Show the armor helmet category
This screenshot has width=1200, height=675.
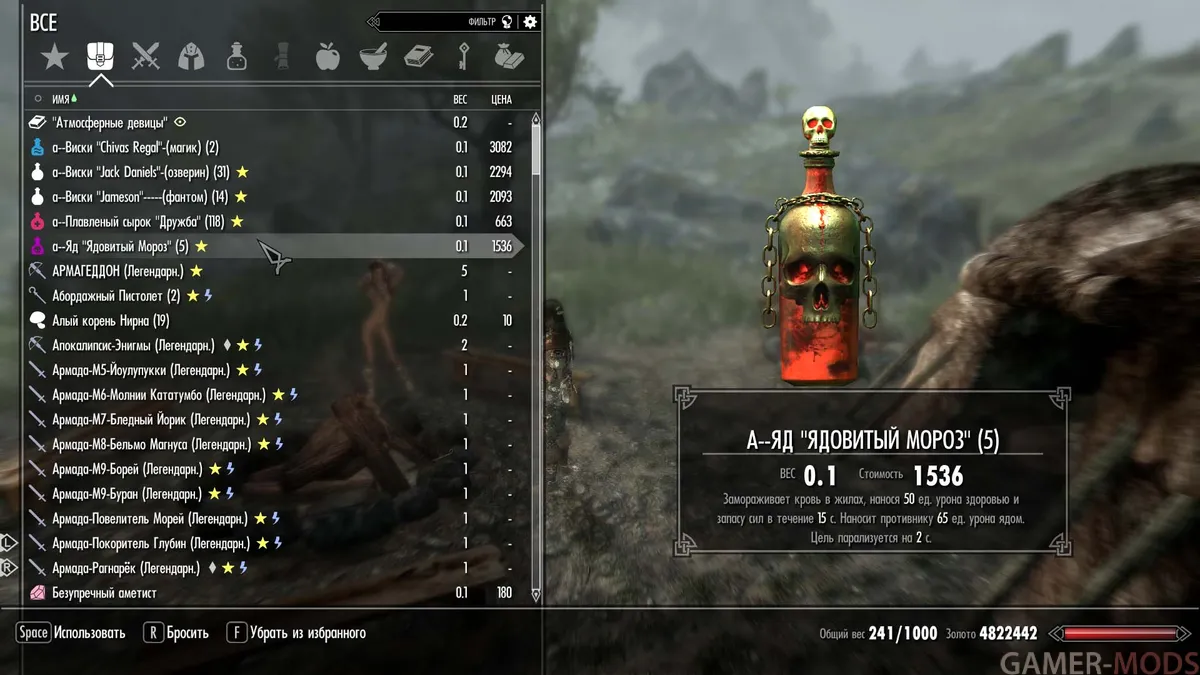tap(191, 57)
